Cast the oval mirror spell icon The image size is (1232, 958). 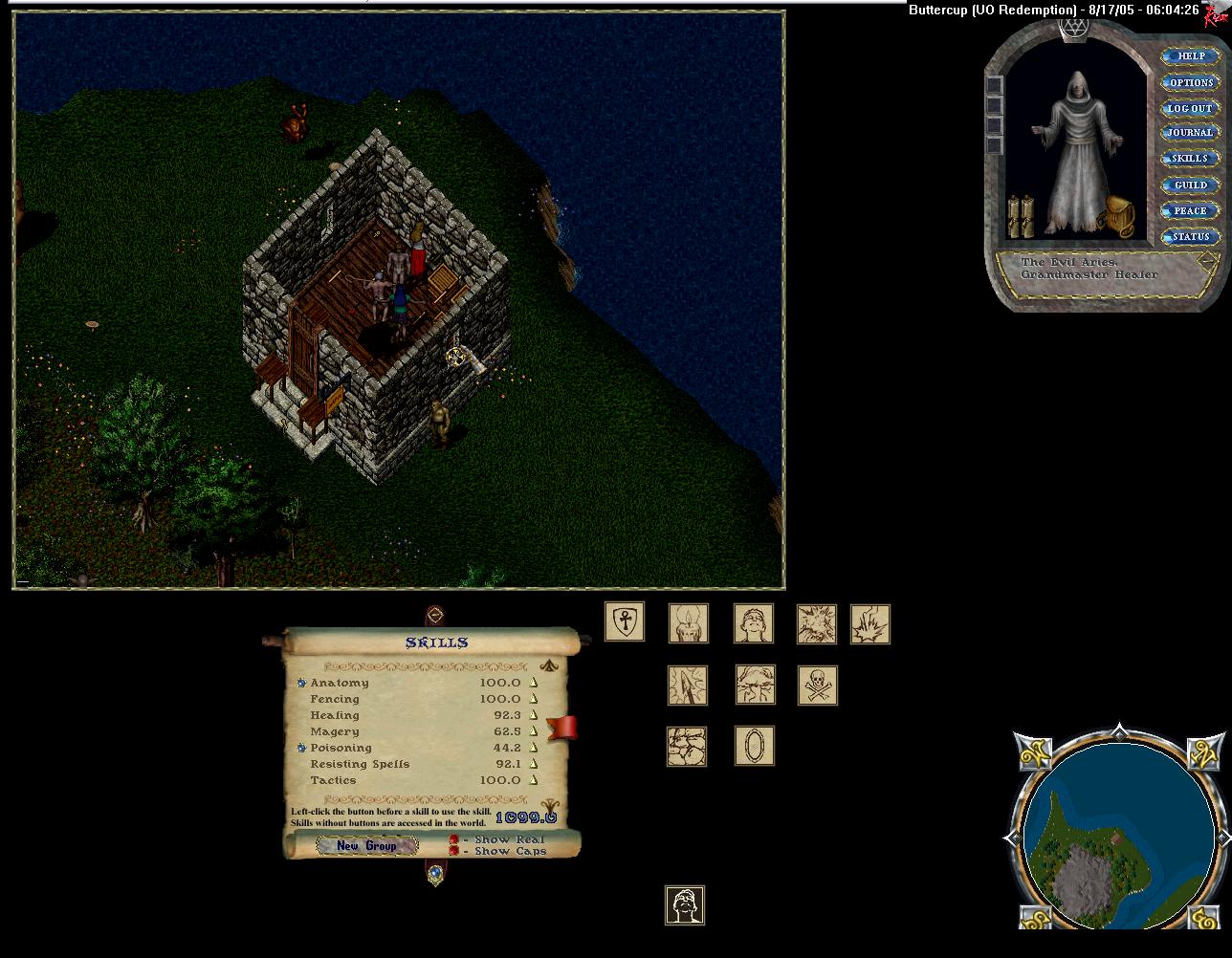click(754, 746)
